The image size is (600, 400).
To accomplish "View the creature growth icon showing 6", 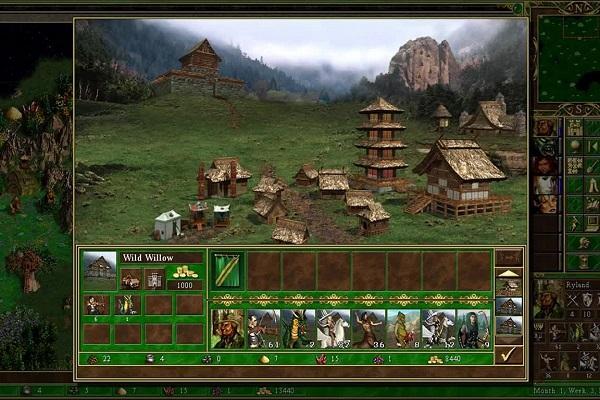I will (96, 305).
